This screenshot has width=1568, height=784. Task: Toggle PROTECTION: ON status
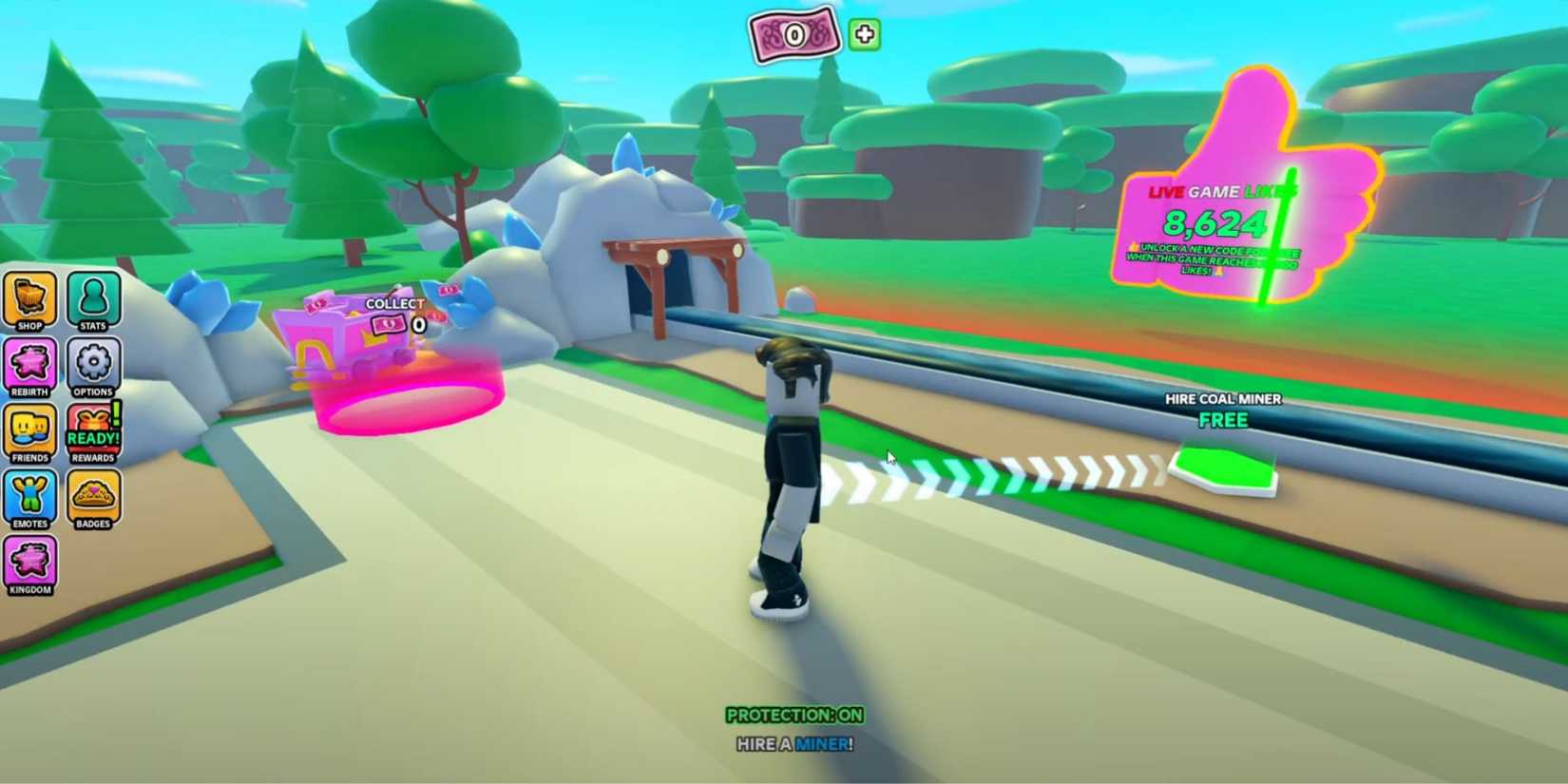click(x=795, y=715)
